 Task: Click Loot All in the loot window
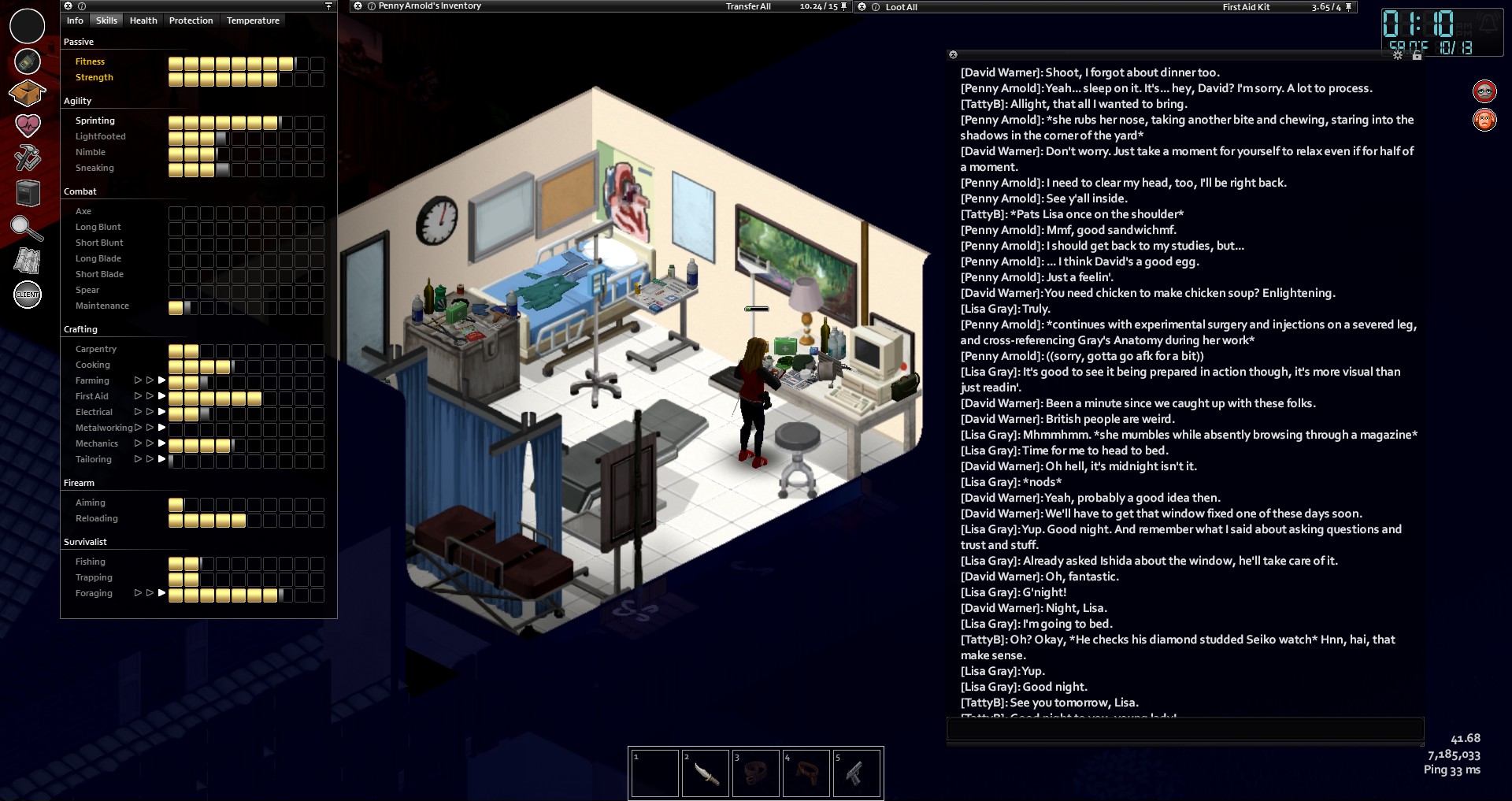[x=901, y=7]
